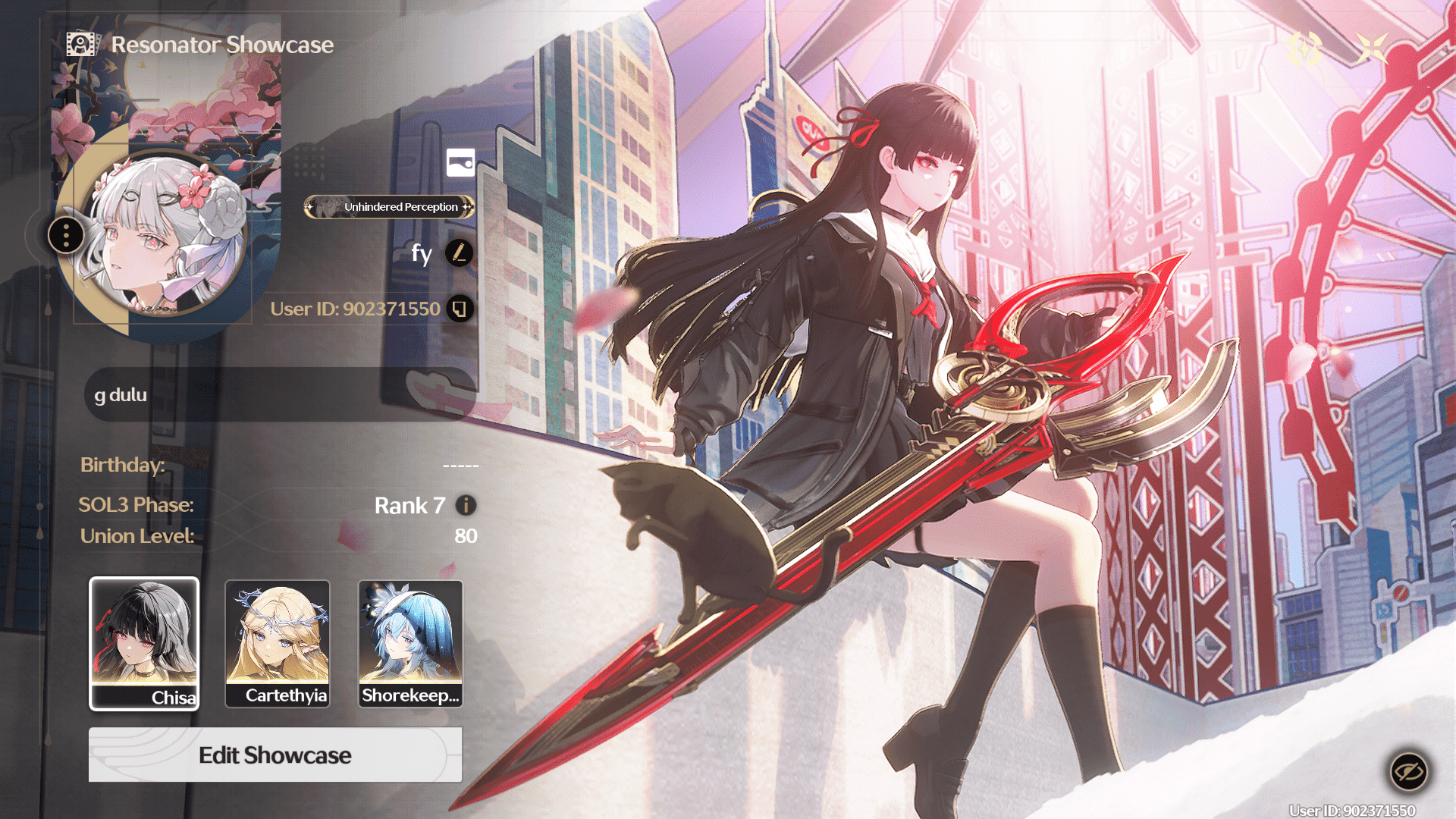
Task: Copy the User ID to clipboard
Action: coord(460,309)
